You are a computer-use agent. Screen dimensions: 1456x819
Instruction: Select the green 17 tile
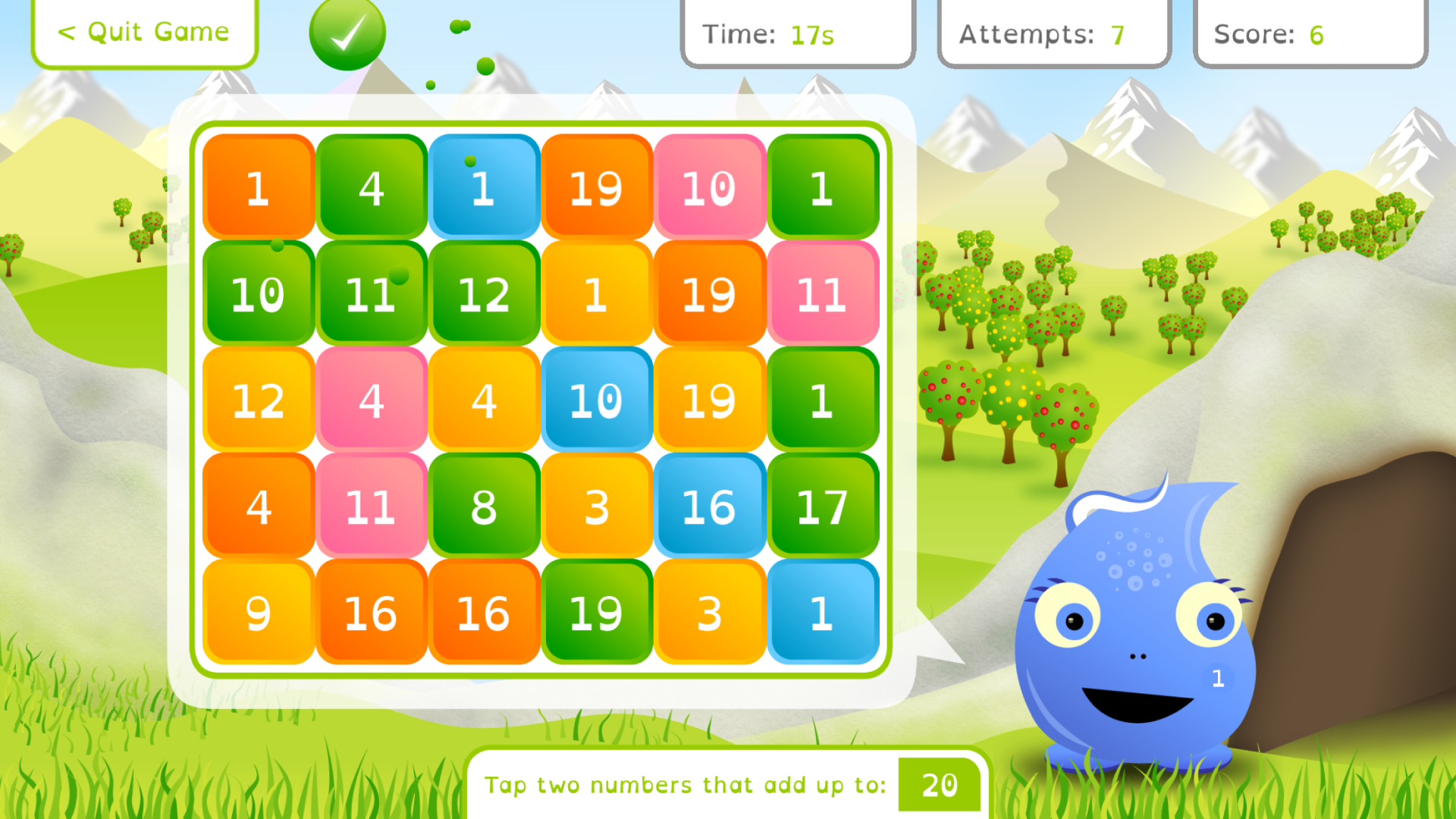pyautogui.click(x=823, y=507)
